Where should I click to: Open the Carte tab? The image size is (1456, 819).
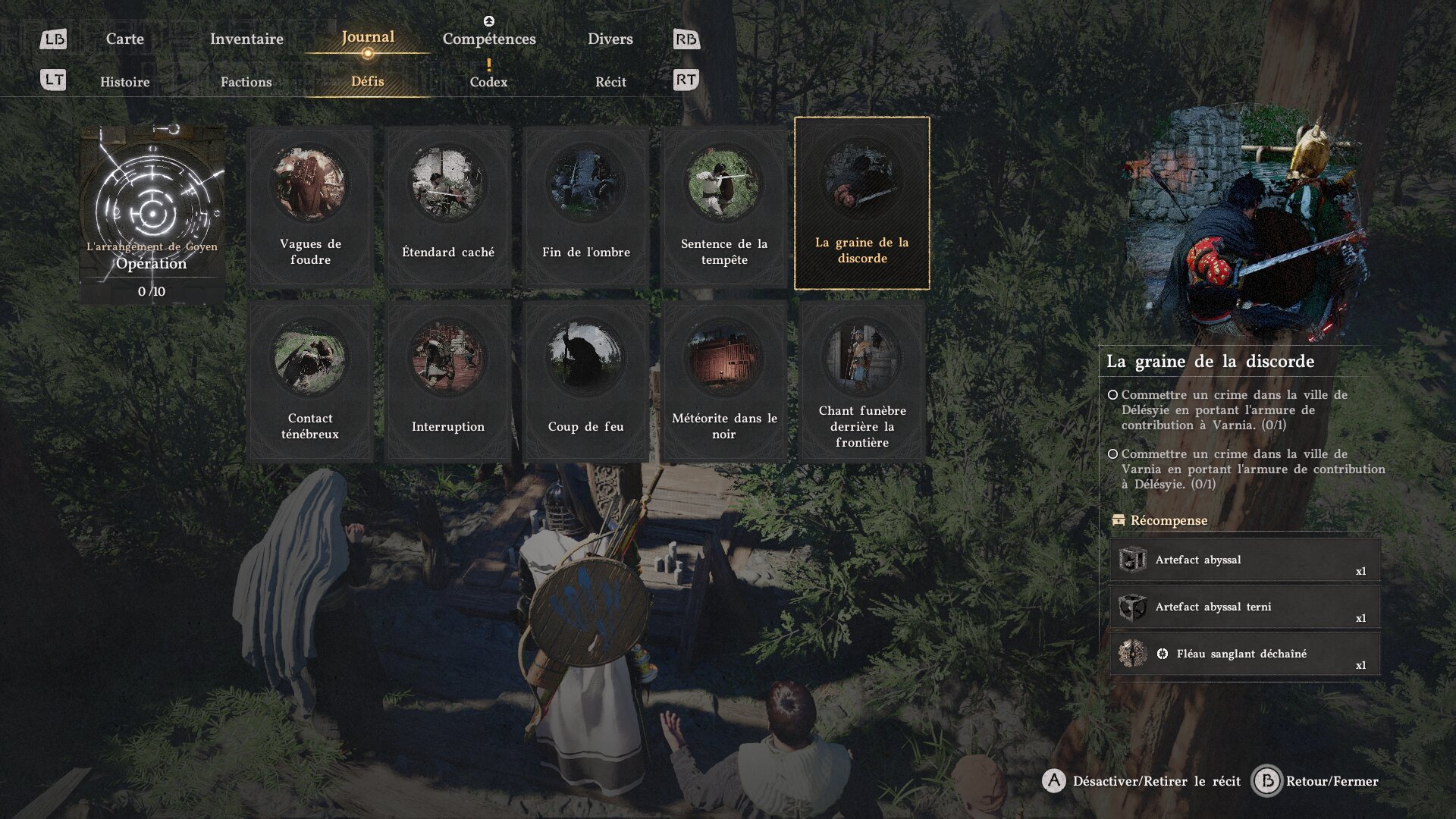click(x=124, y=39)
